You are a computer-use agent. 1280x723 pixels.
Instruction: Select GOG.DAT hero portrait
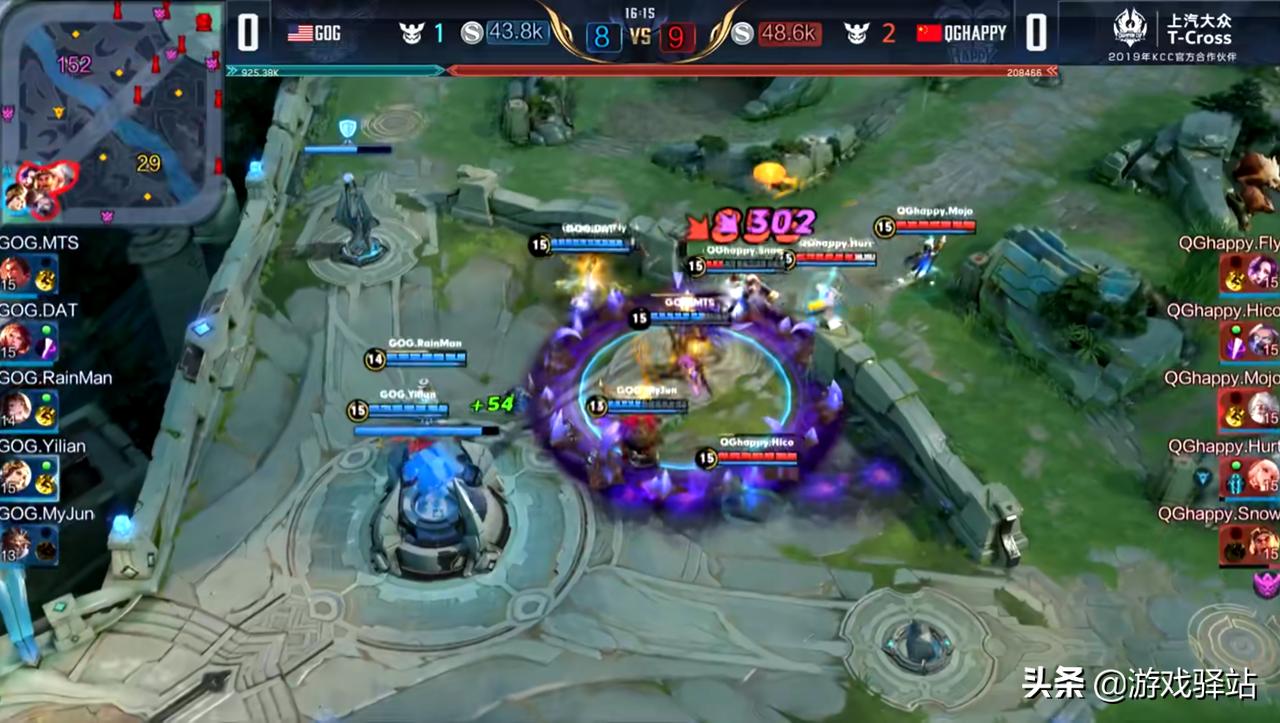coord(16,341)
